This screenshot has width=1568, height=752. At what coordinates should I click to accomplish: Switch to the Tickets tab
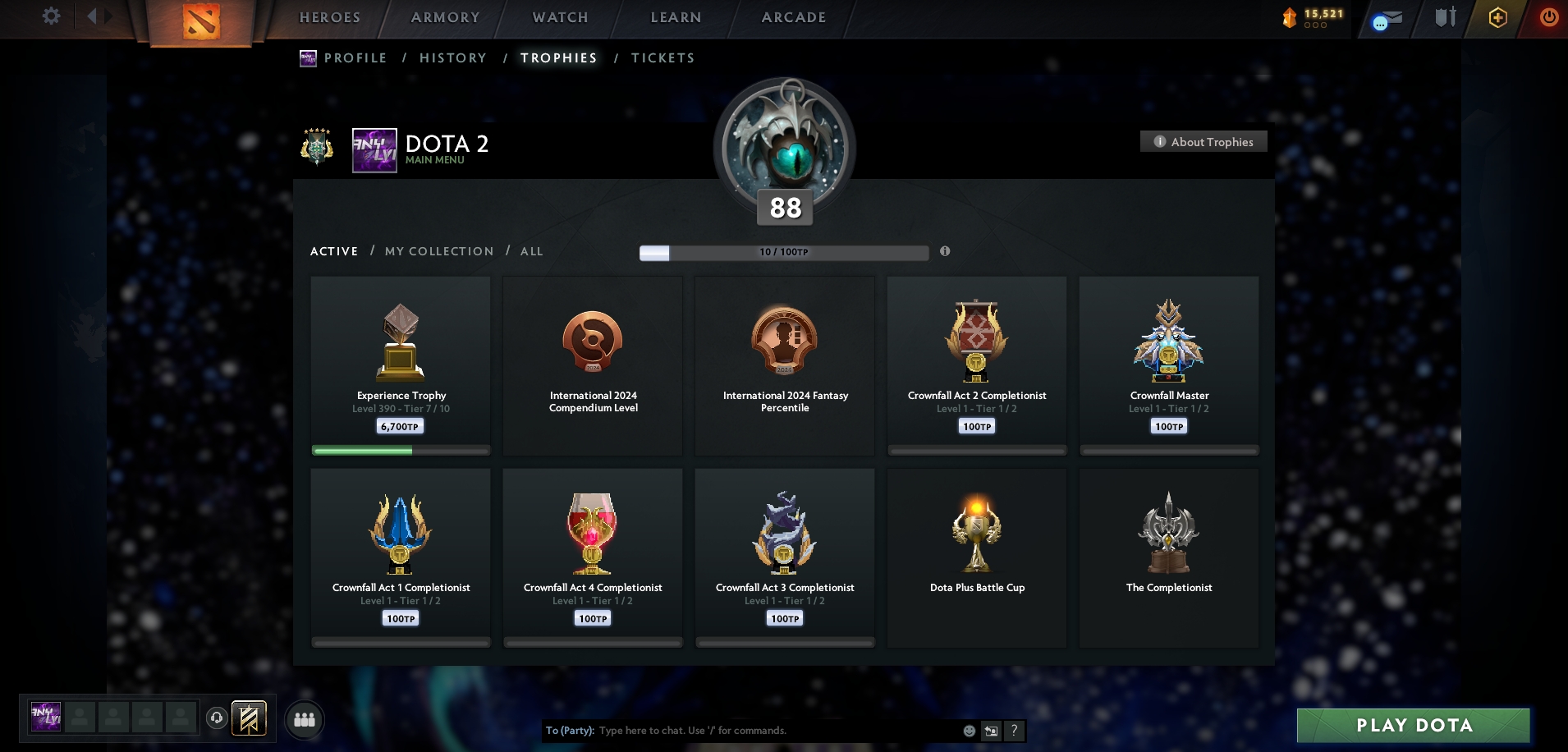[x=663, y=58]
